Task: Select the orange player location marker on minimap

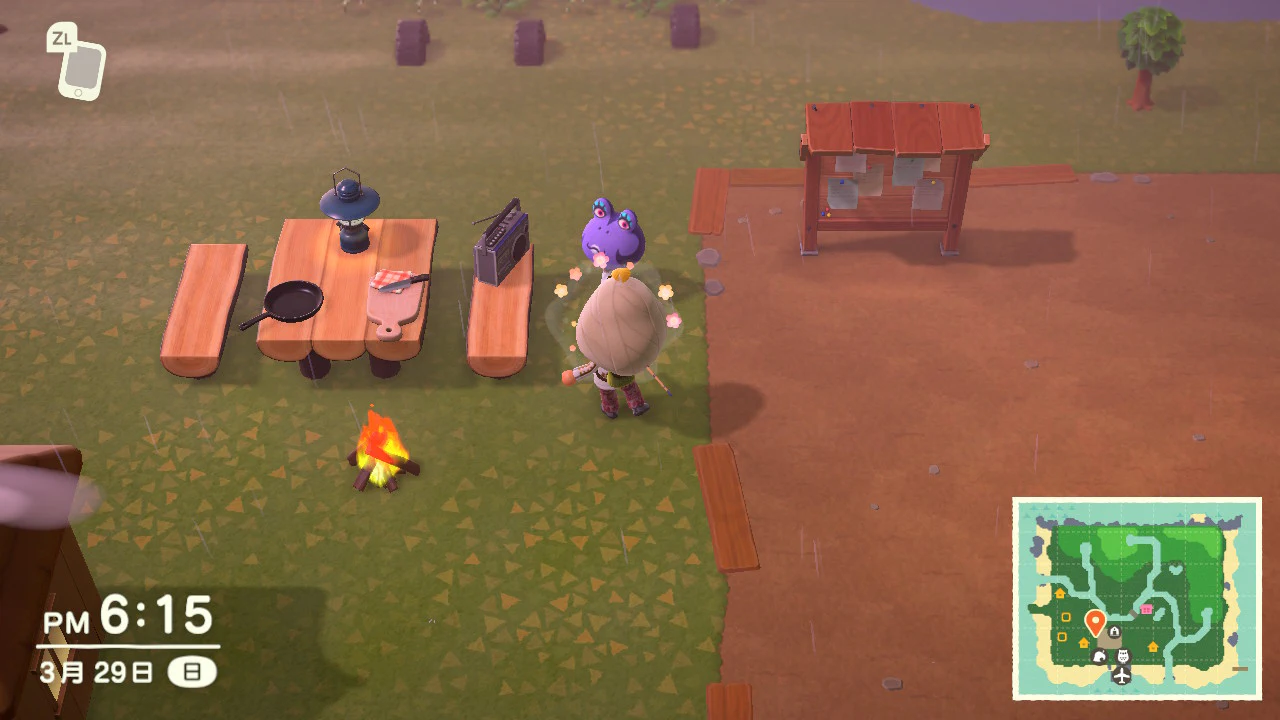Action: (1094, 623)
